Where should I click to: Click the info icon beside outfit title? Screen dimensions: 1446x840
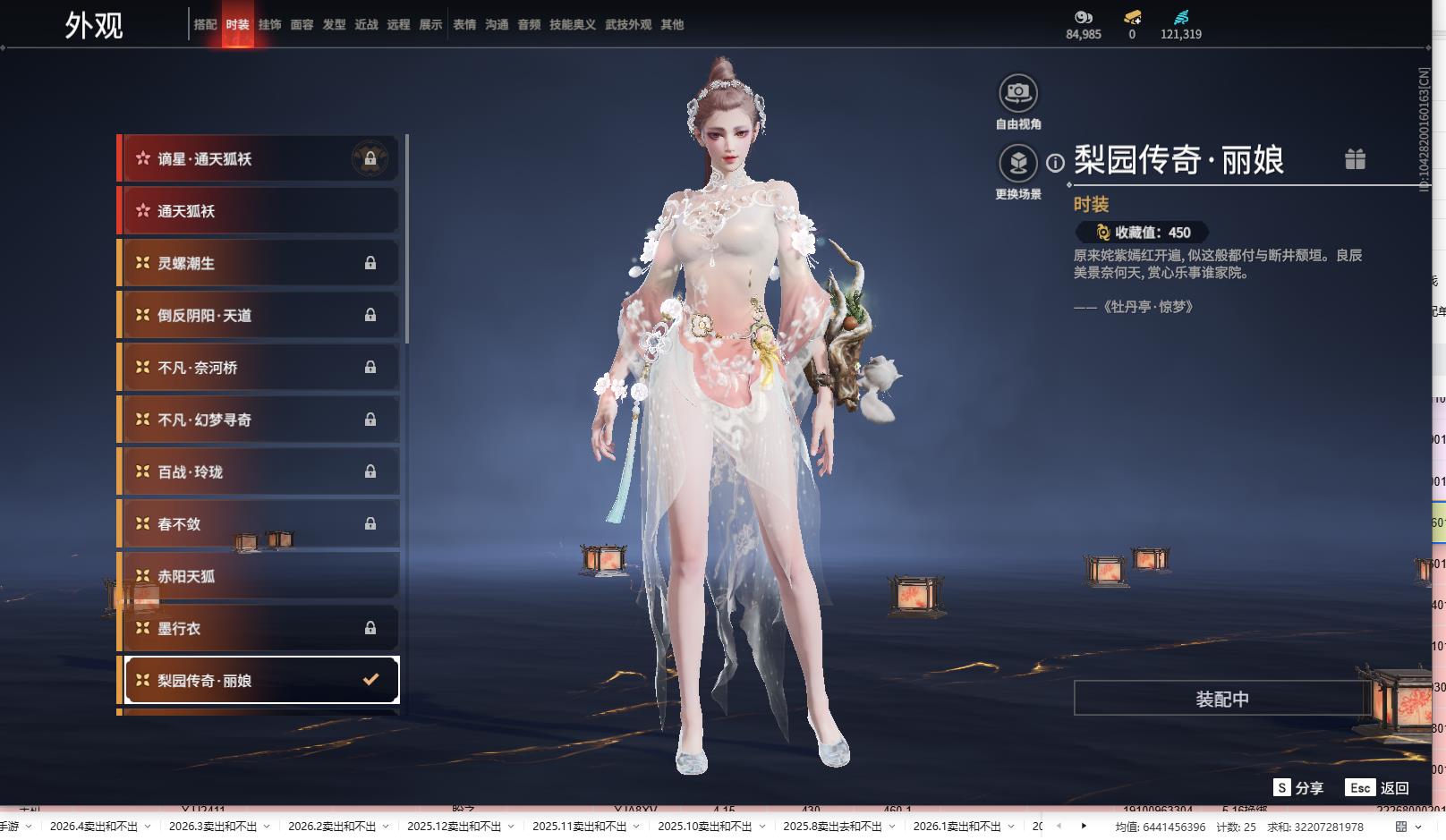pyautogui.click(x=1056, y=163)
